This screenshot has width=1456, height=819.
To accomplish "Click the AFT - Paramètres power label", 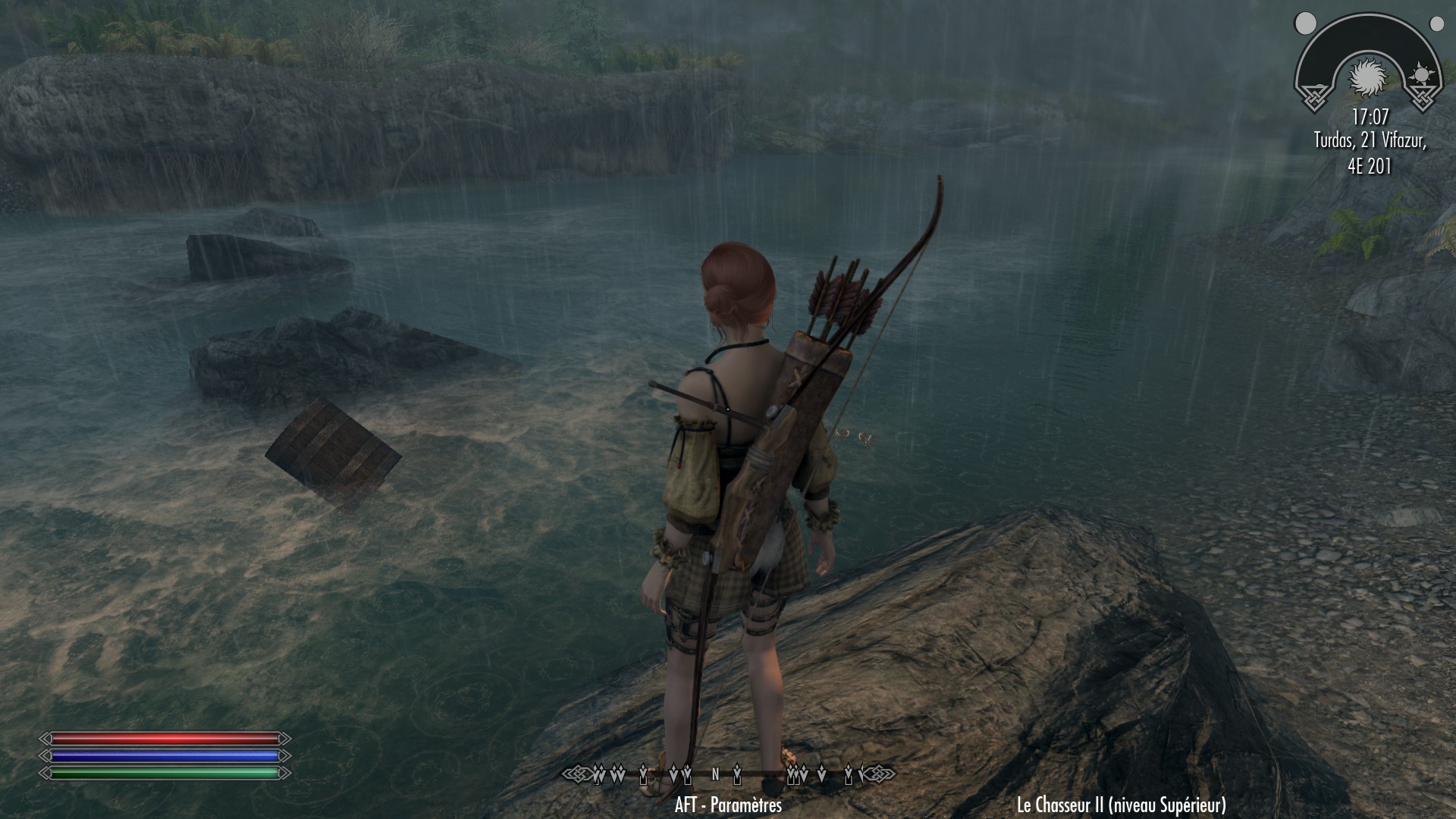I will click(x=728, y=805).
